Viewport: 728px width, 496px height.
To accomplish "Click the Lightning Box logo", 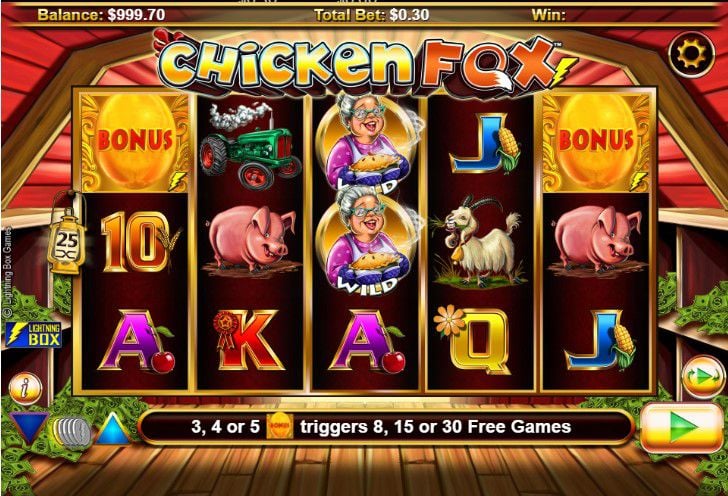I will click(34, 335).
